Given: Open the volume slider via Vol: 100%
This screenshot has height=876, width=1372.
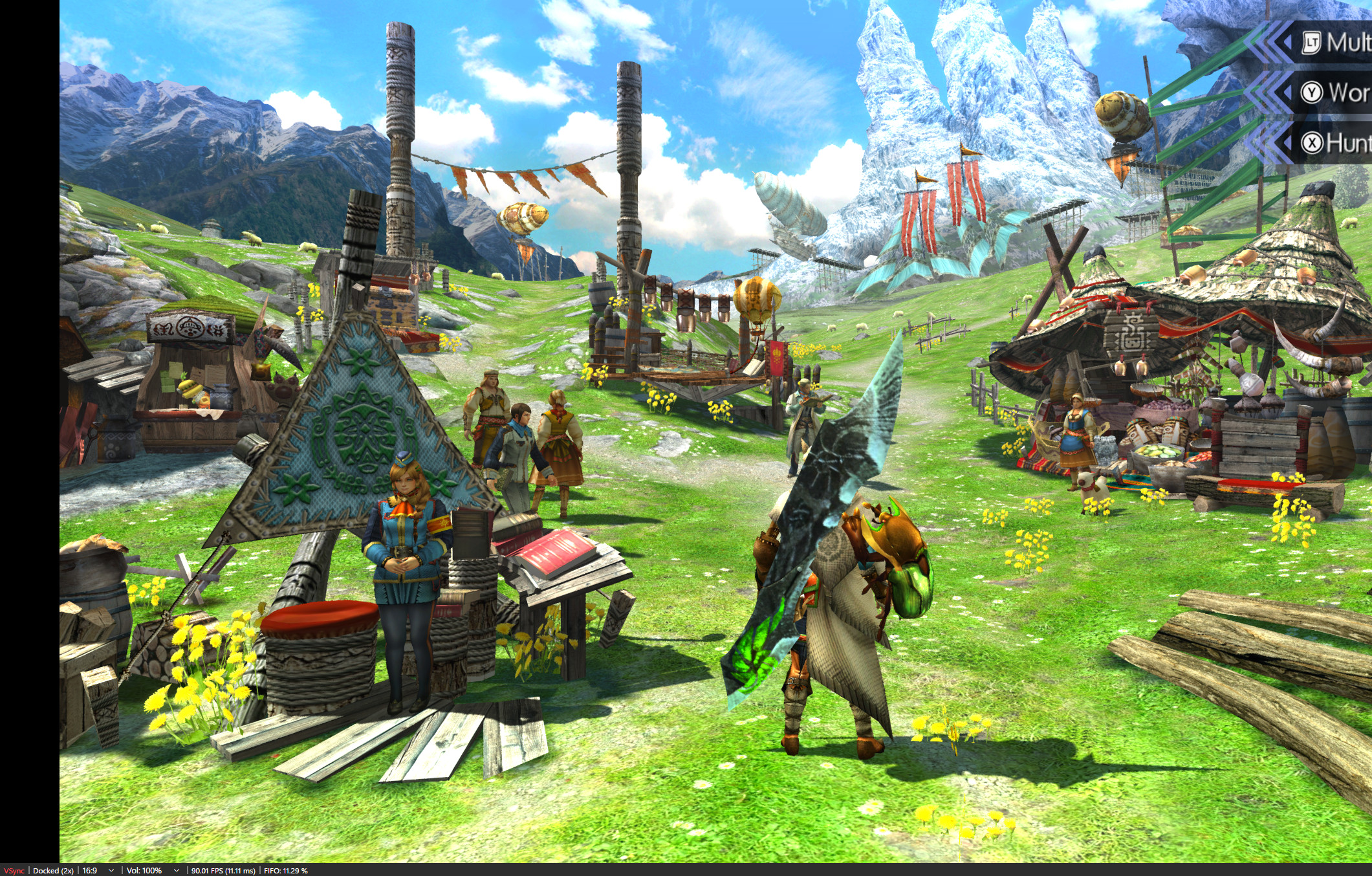Looking at the screenshot, I should click(145, 870).
